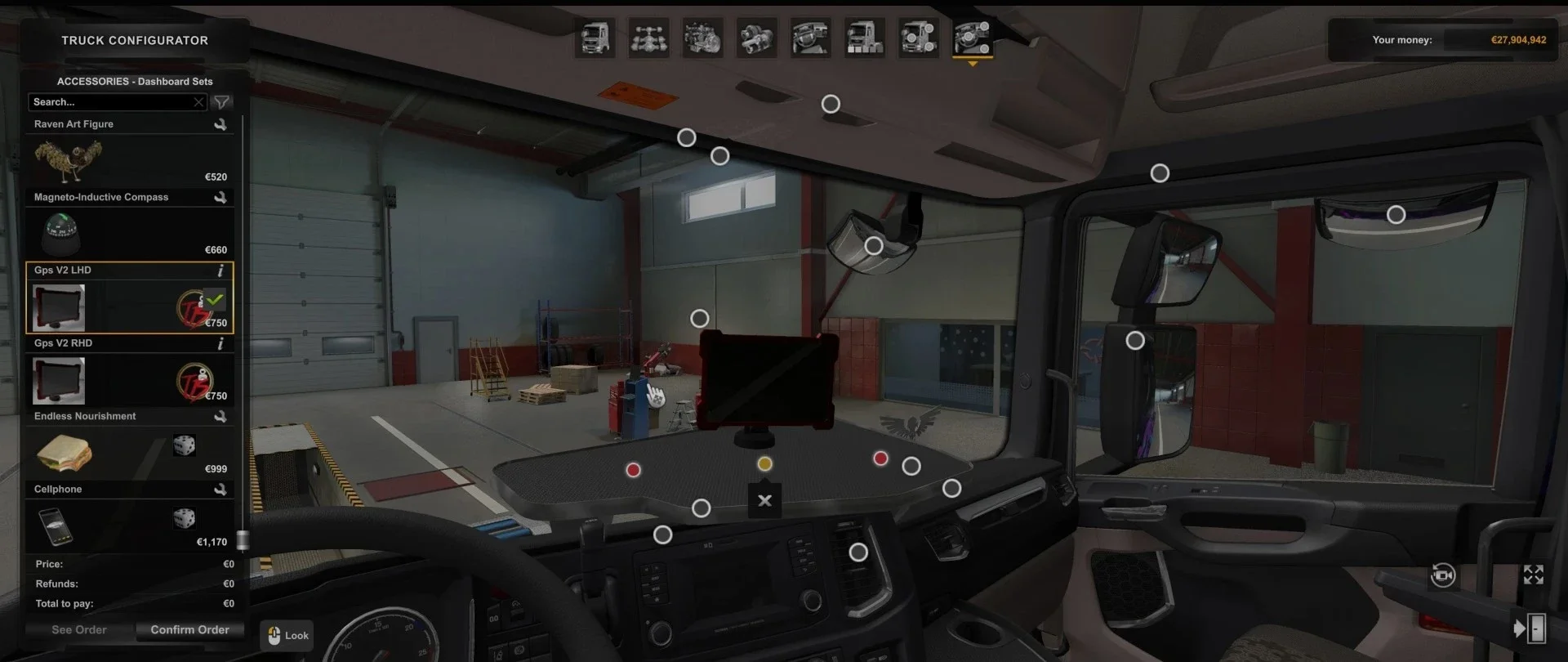Click the wrench next to Raven Art Figure

click(x=221, y=123)
